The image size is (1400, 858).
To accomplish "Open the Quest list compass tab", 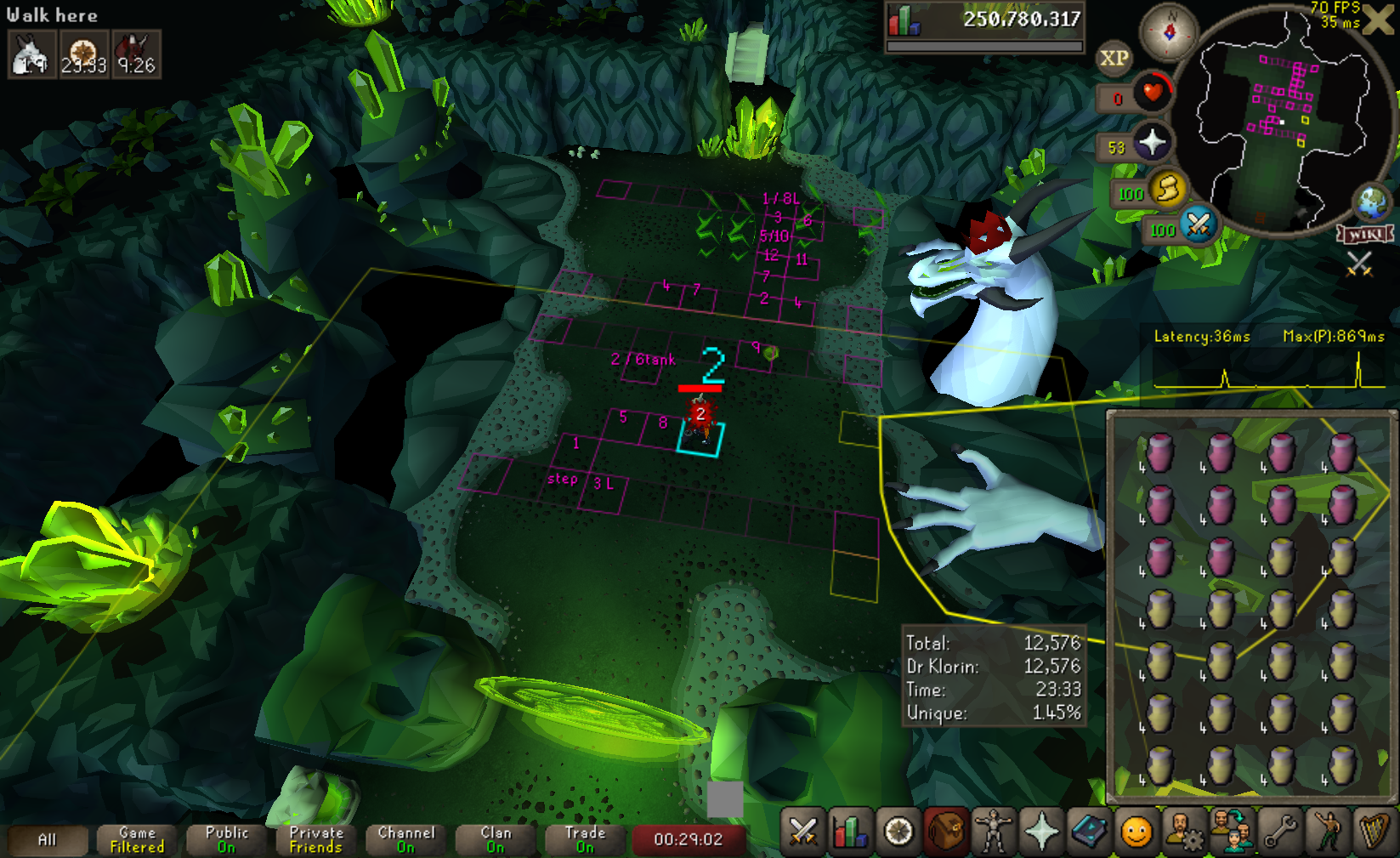I will pyautogui.click(x=898, y=832).
